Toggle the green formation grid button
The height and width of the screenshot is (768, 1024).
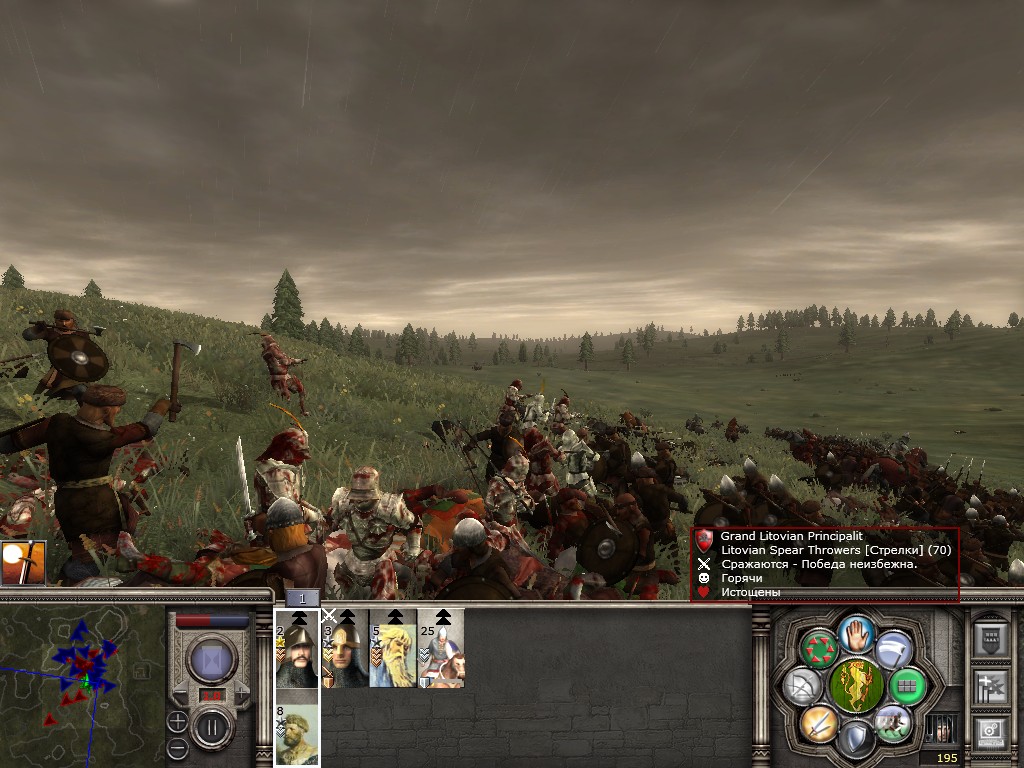point(906,686)
